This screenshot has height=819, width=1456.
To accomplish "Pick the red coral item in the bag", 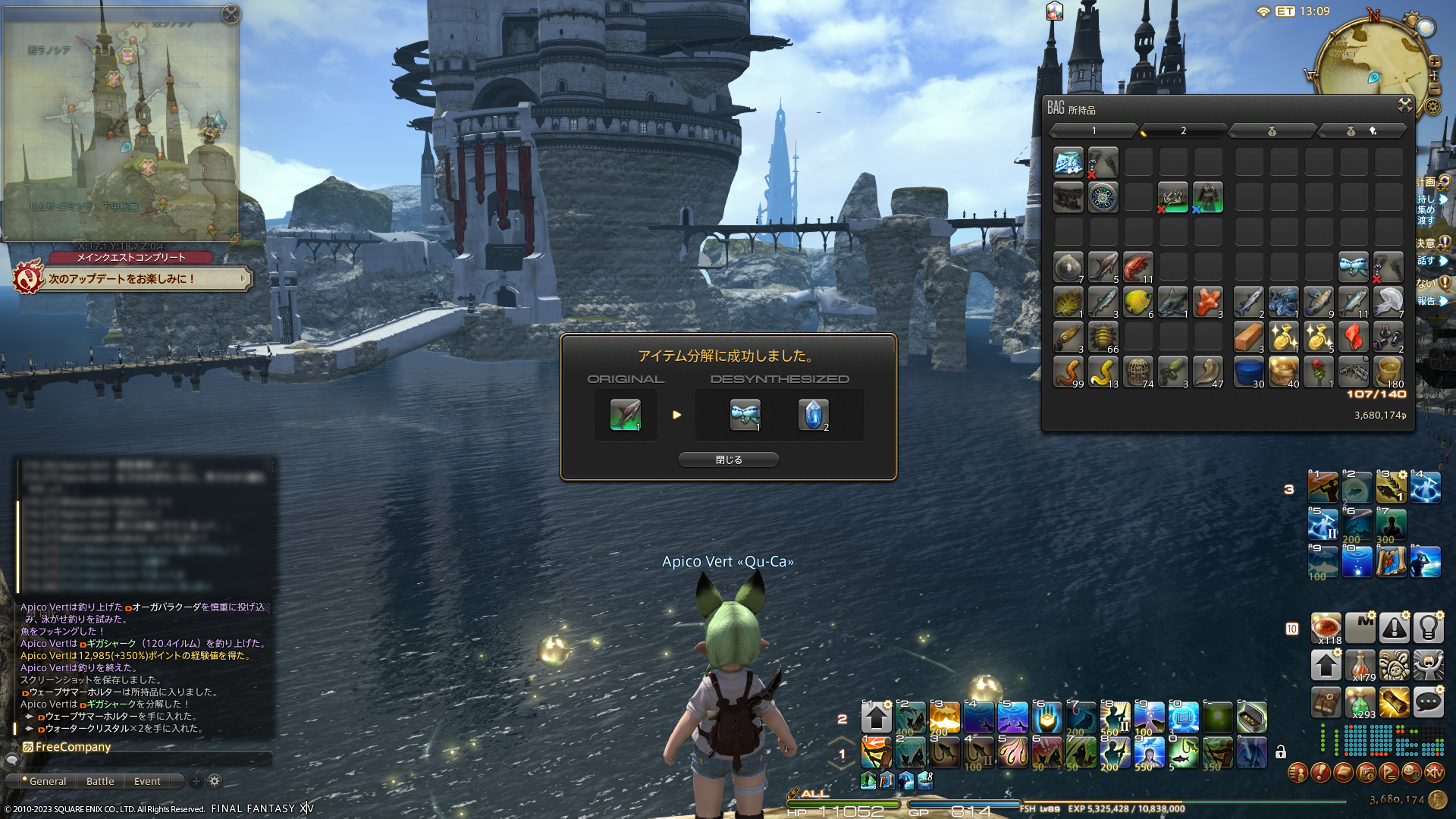I will (1207, 302).
